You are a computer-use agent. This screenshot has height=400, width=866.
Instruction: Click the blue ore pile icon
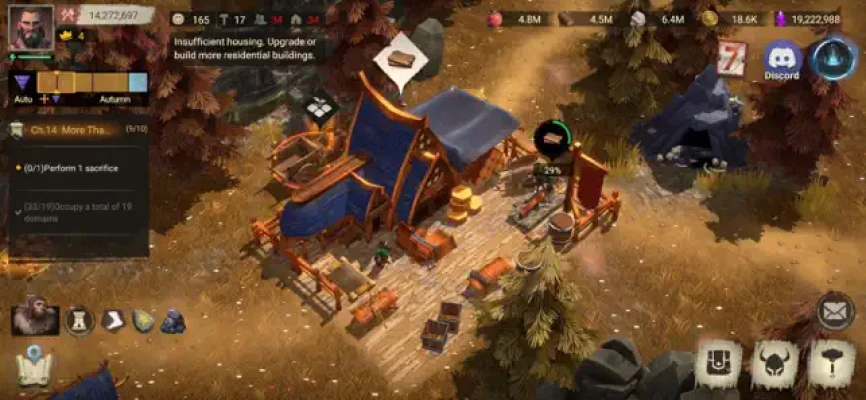click(x=173, y=321)
